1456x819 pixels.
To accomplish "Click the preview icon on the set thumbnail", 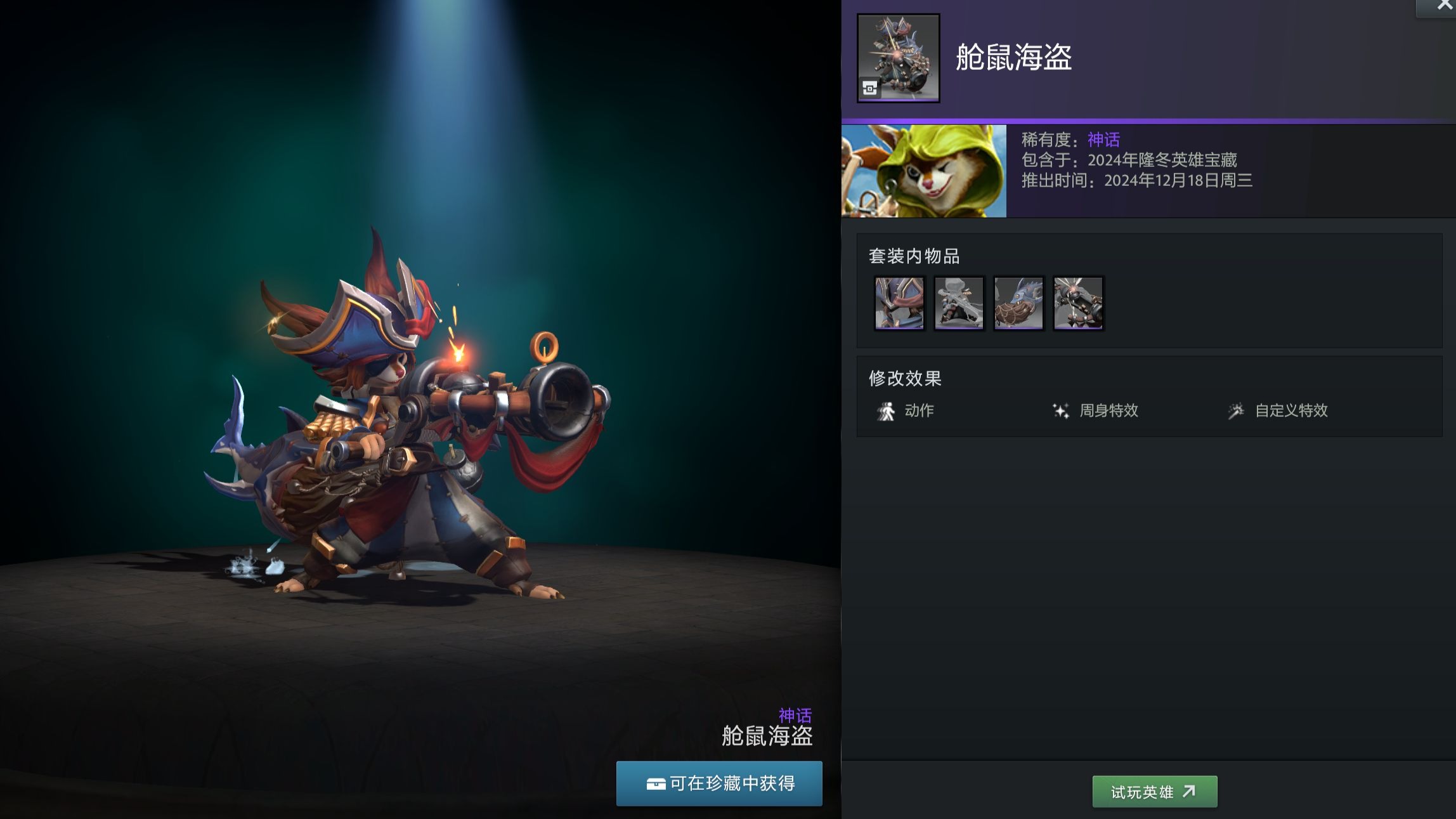I will [x=870, y=88].
